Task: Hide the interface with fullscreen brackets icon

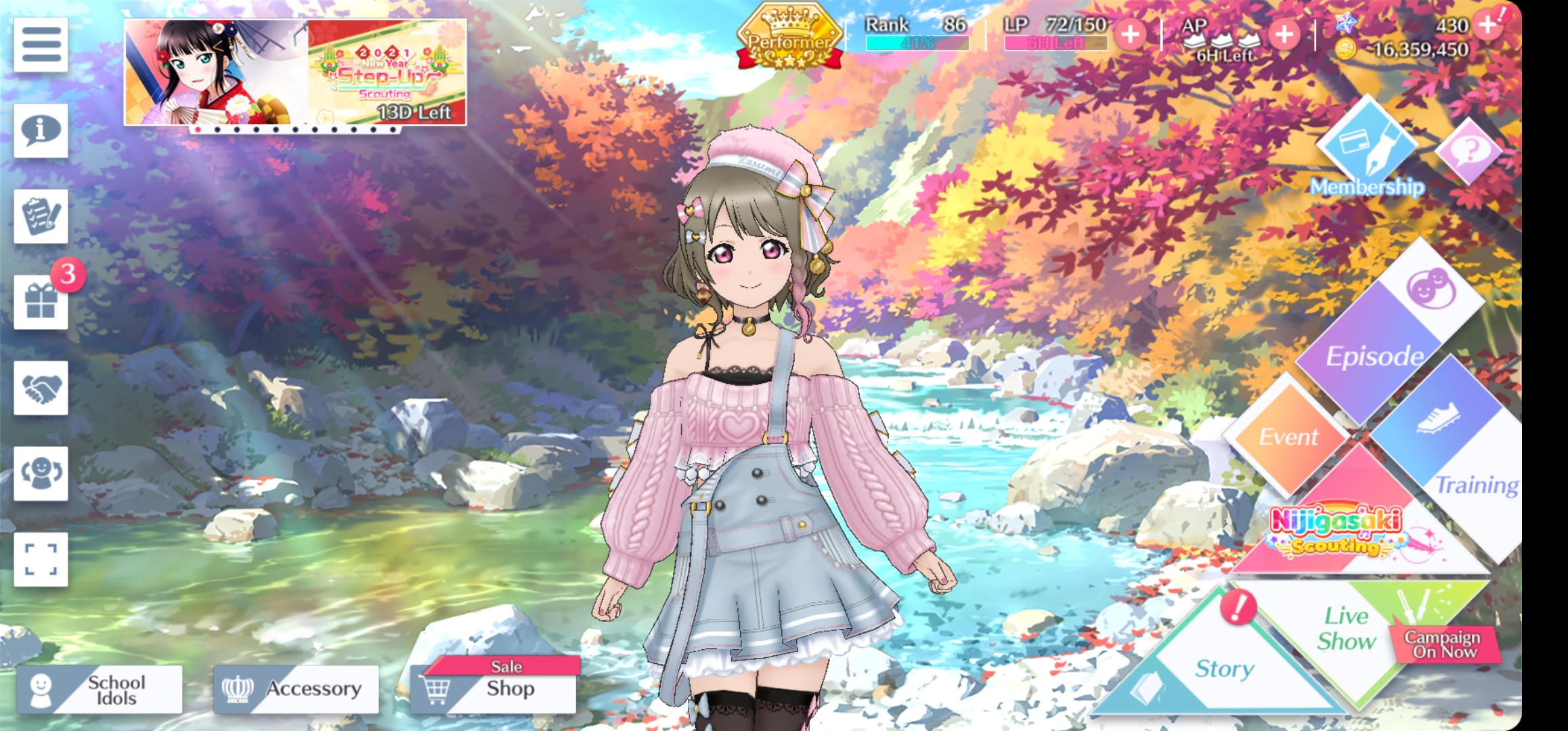Action: (x=41, y=559)
